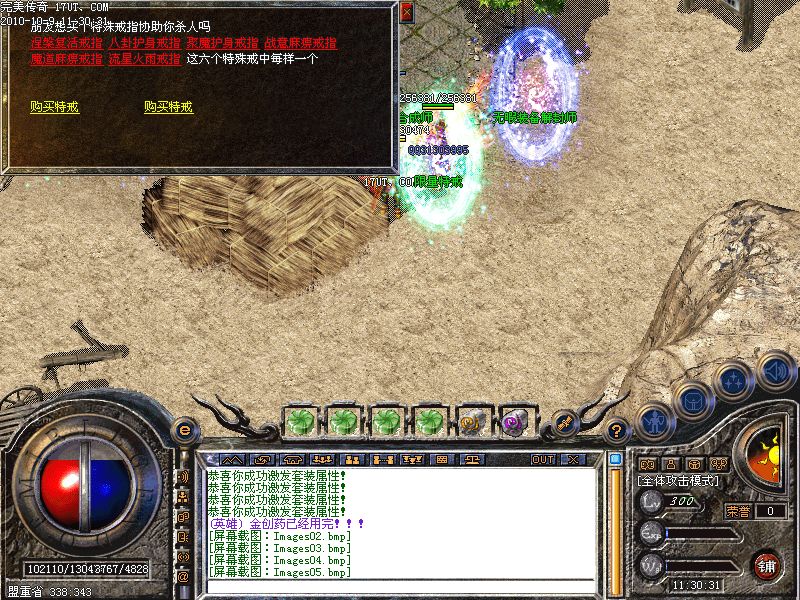Screen dimensions: 800x600
Task: Click the OUT button above chat
Action: tap(543, 459)
